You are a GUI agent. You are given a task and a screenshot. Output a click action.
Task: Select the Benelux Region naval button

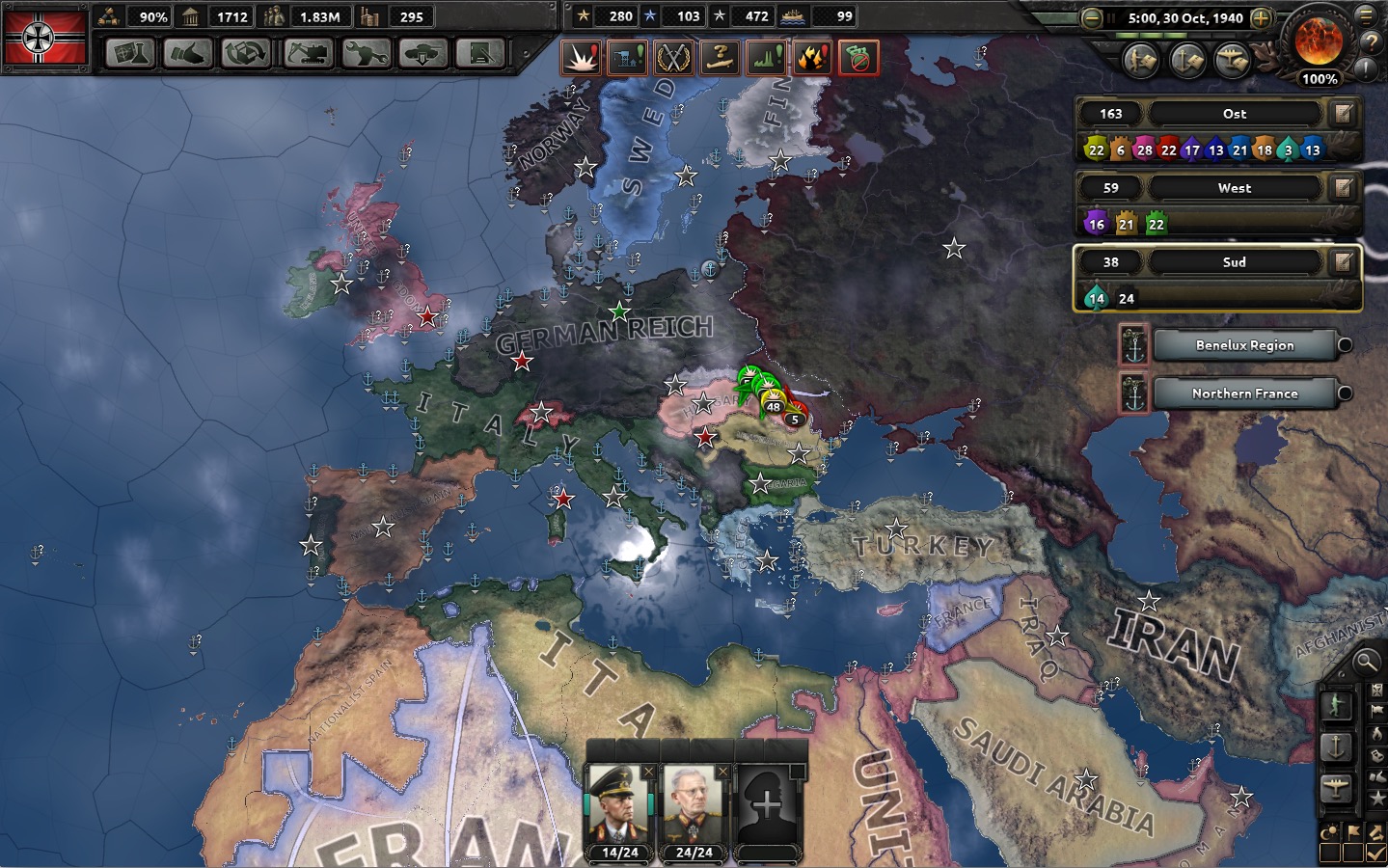1244,345
